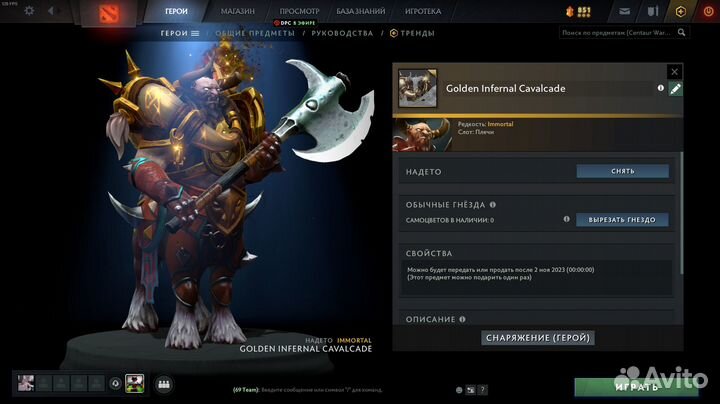The height and width of the screenshot is (404, 720).
Task: Click the team chat message field
Action: click(330, 389)
